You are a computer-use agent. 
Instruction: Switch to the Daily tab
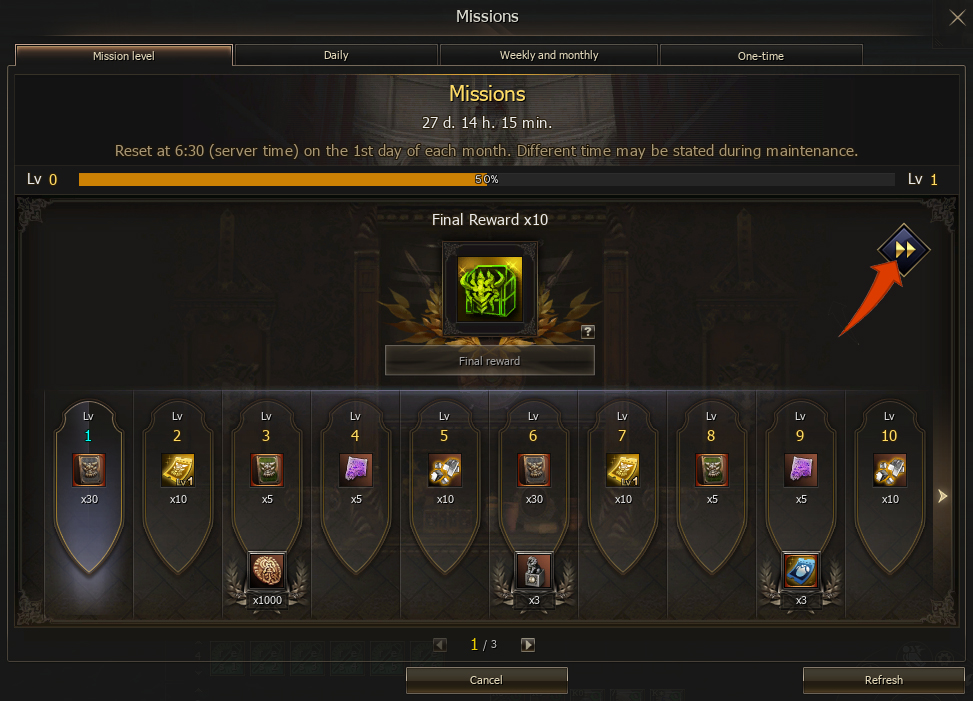pos(336,55)
